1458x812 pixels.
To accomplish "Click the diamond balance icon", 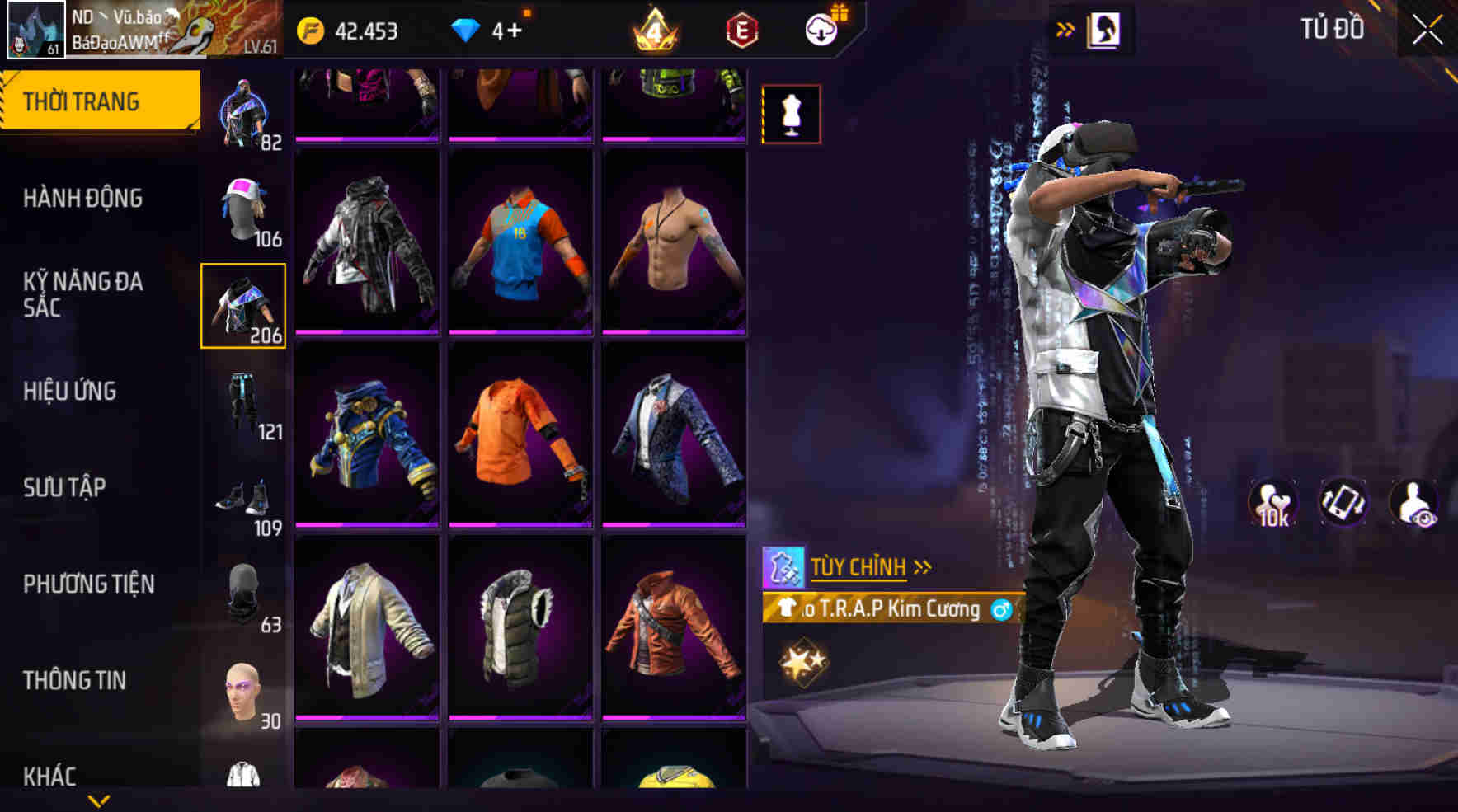I will (466, 32).
